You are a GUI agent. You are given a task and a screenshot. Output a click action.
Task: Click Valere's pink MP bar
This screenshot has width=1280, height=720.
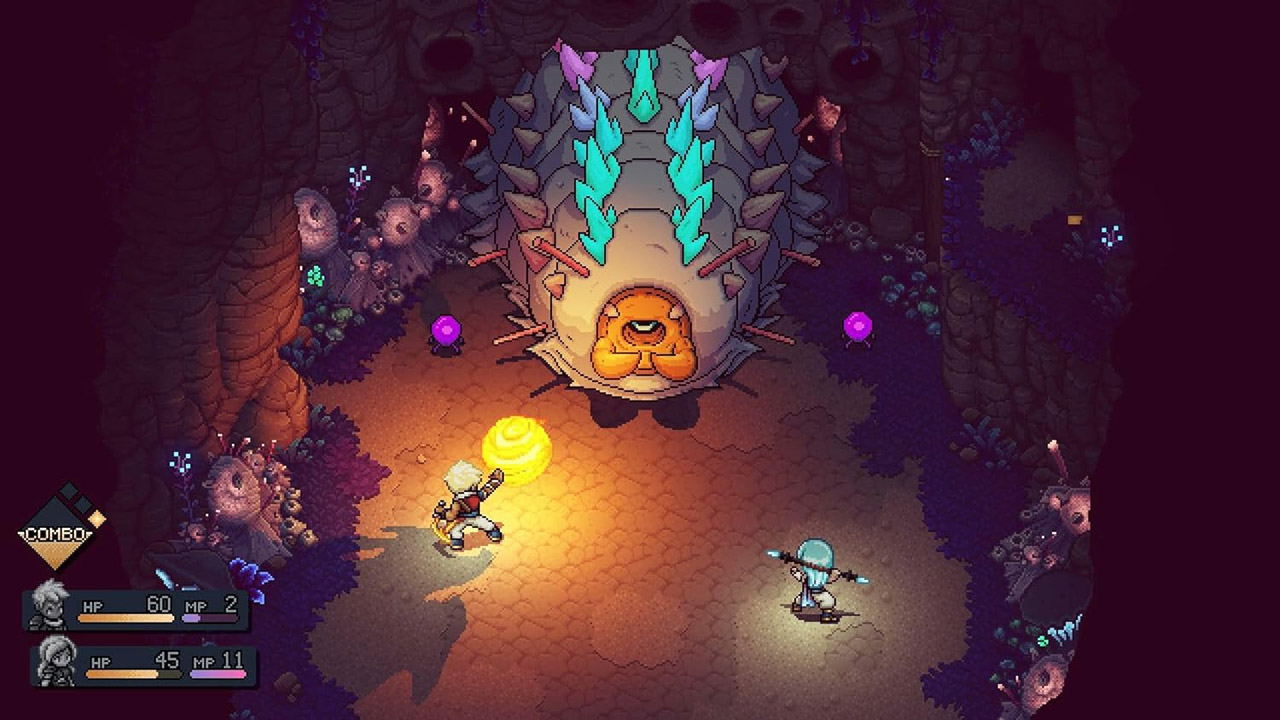[x=220, y=673]
